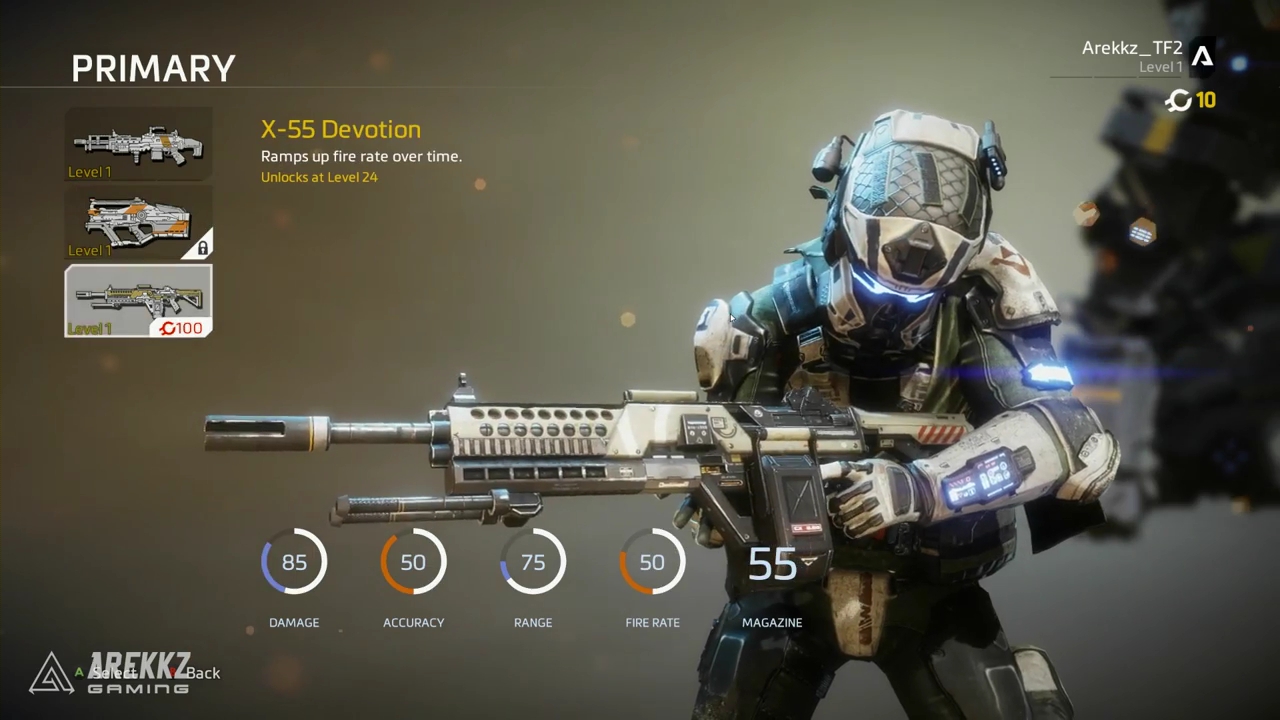Select the first Level 1 LMG weapon tile

pos(138,145)
